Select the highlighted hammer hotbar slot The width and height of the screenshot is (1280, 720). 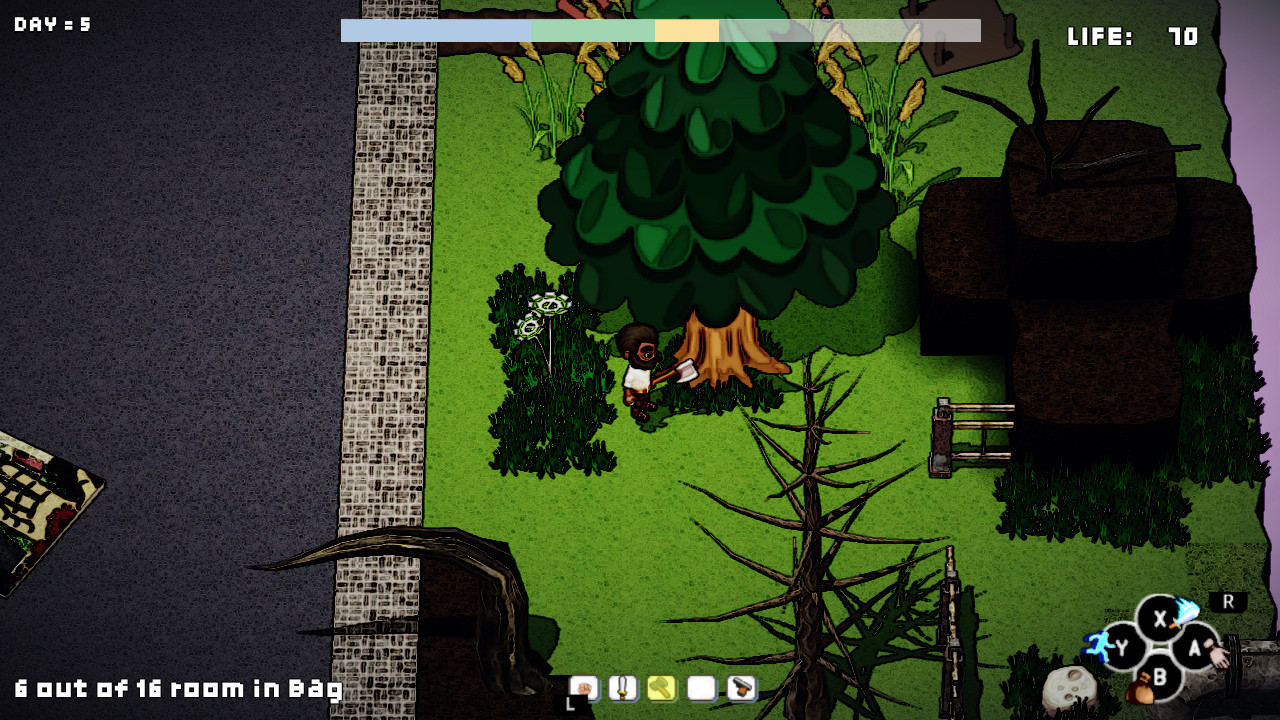click(x=661, y=688)
